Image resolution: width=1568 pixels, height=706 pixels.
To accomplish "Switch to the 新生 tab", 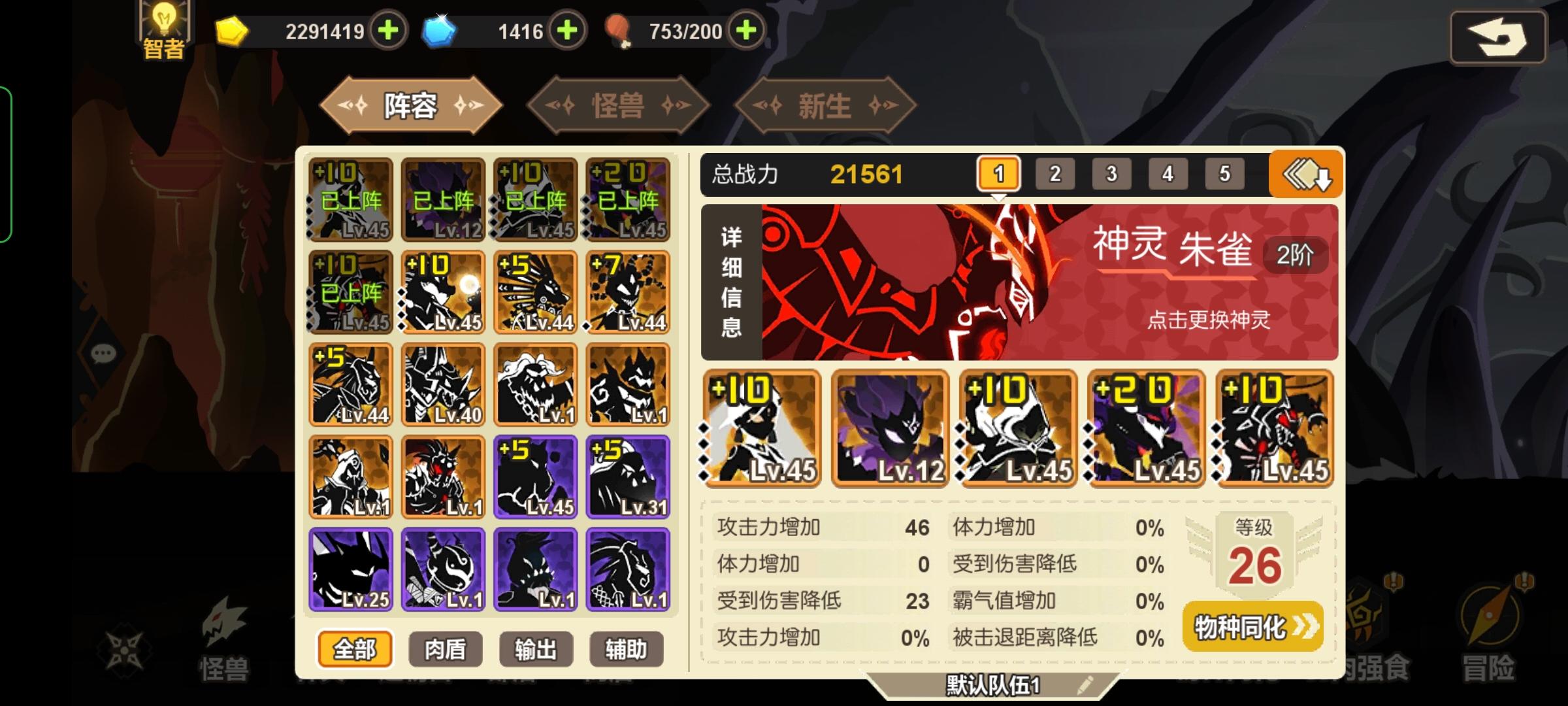I will [x=825, y=107].
